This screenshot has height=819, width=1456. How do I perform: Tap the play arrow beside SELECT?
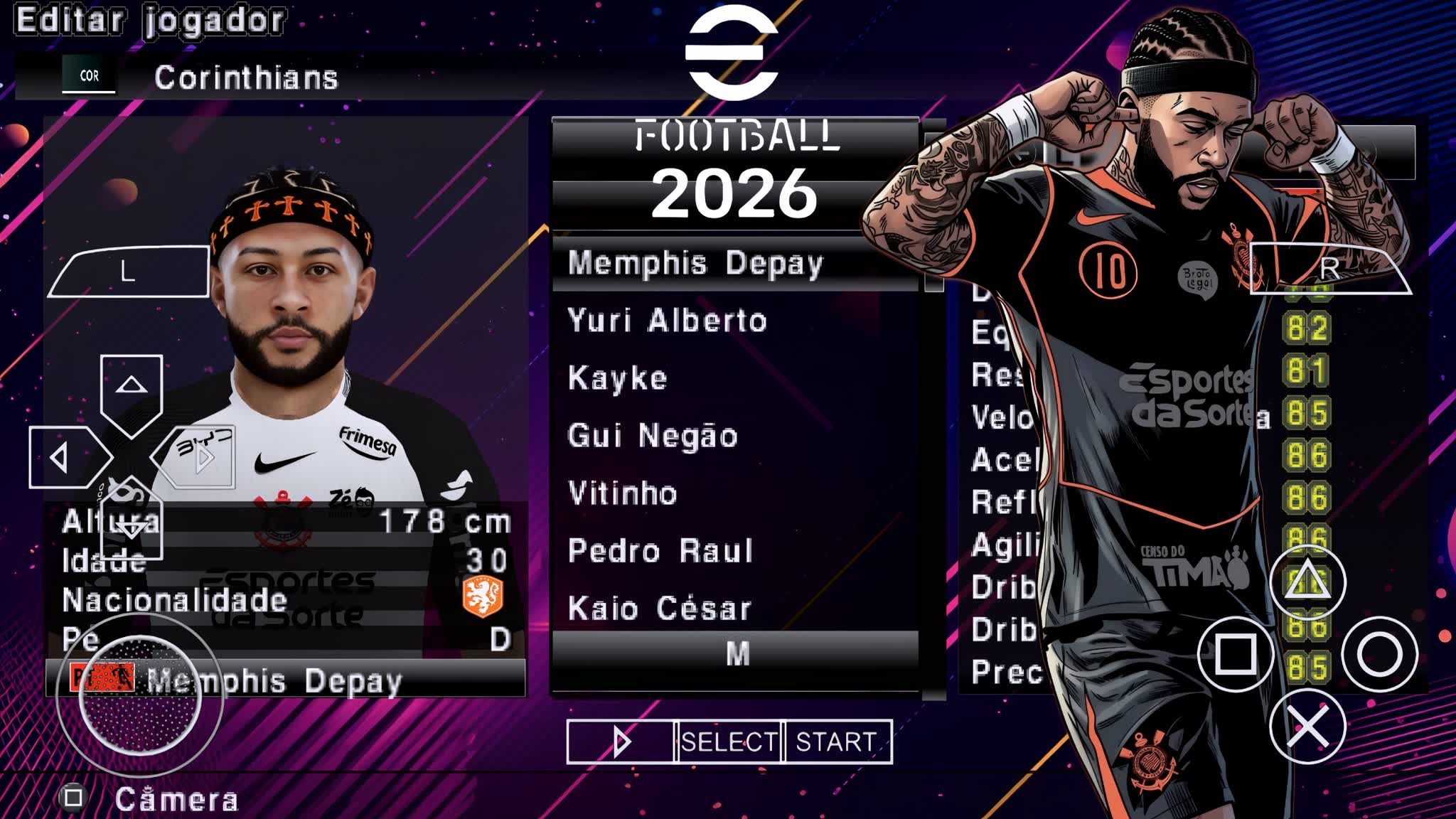pyautogui.click(x=622, y=742)
